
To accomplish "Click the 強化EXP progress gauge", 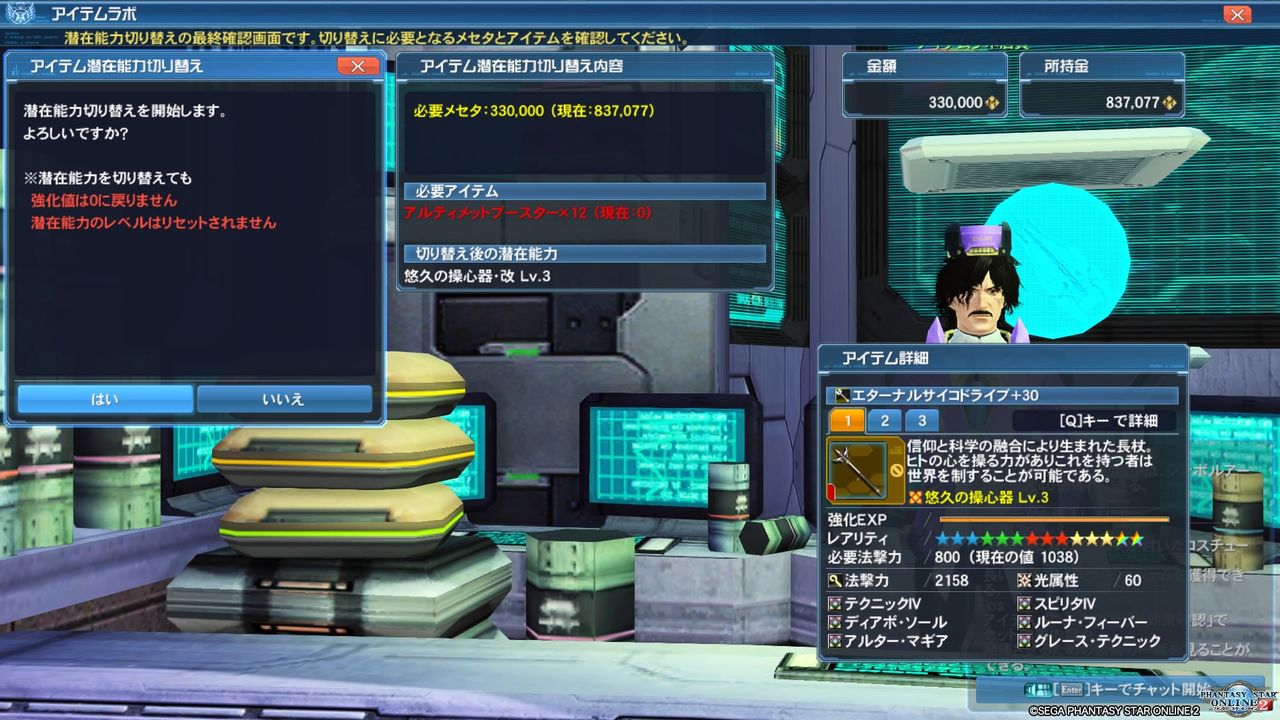I will tap(1052, 519).
